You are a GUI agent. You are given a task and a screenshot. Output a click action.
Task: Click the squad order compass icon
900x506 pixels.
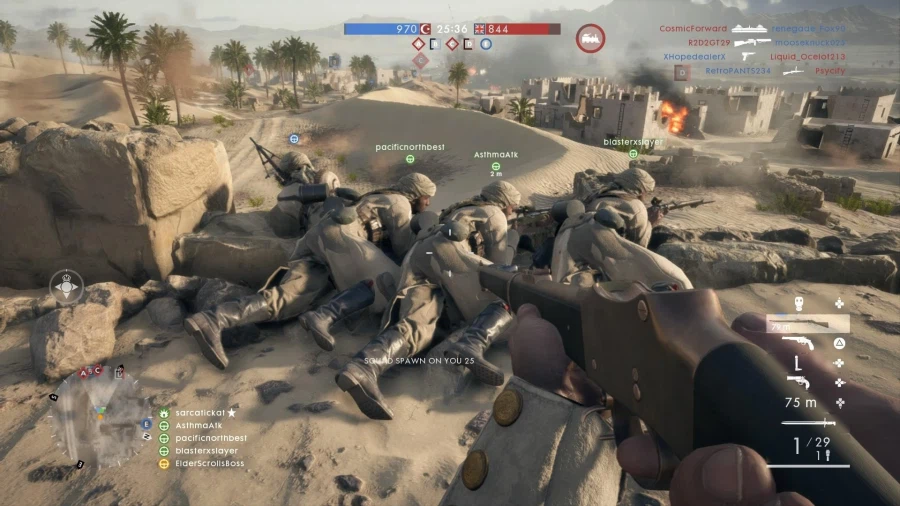coord(67,287)
